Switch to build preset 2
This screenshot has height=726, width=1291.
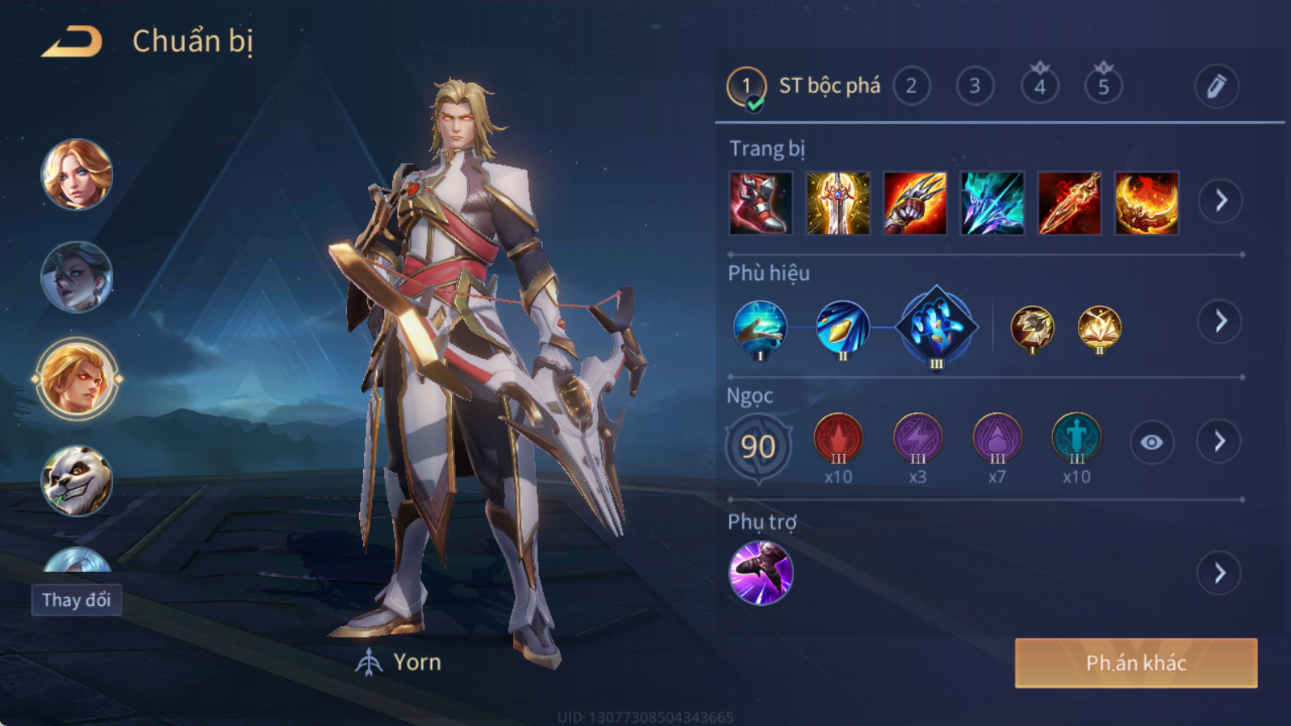pos(911,87)
